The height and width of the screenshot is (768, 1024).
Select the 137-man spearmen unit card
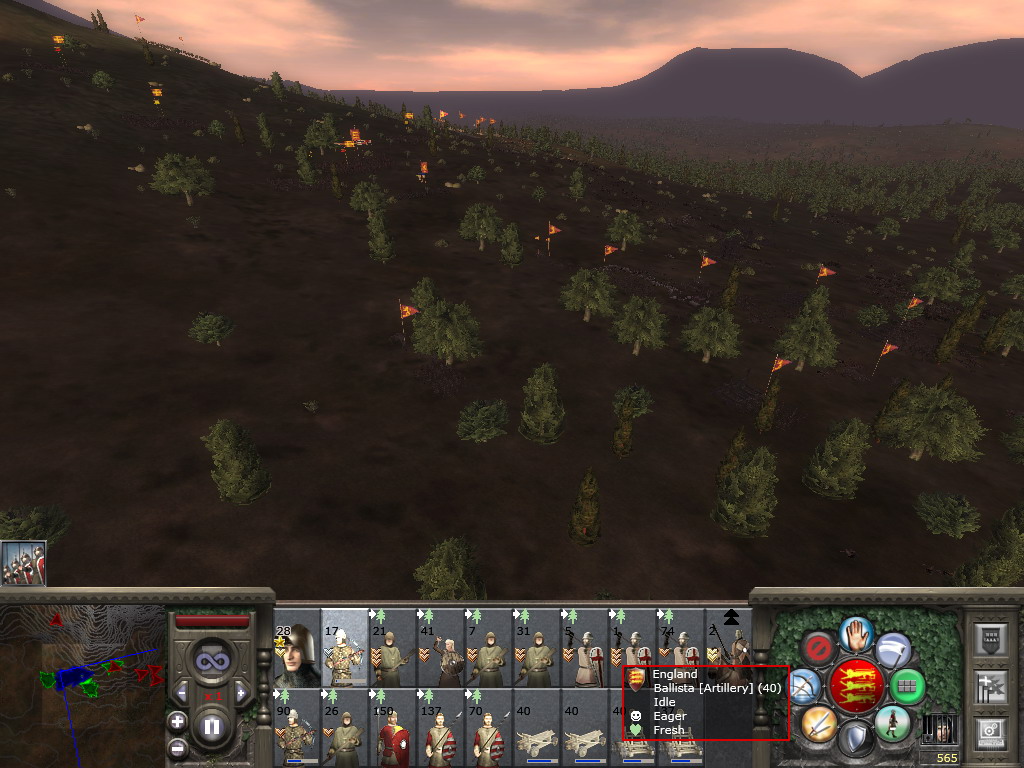click(441, 728)
